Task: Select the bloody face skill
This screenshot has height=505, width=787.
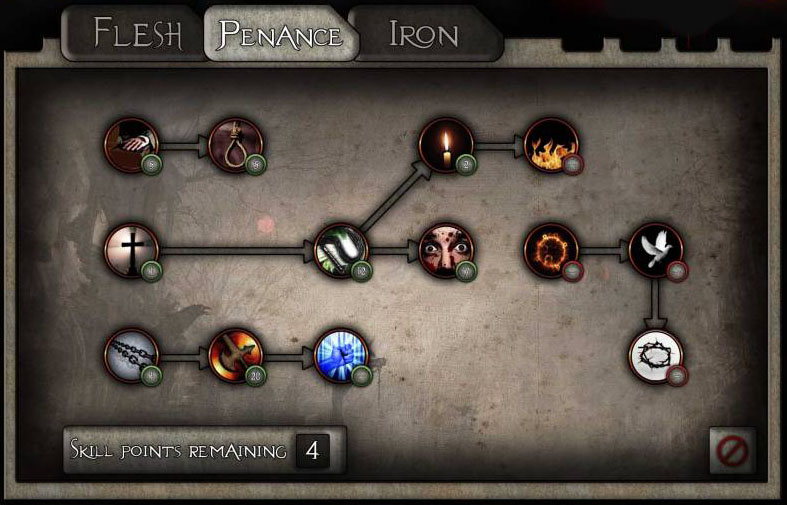Action: coord(446,250)
